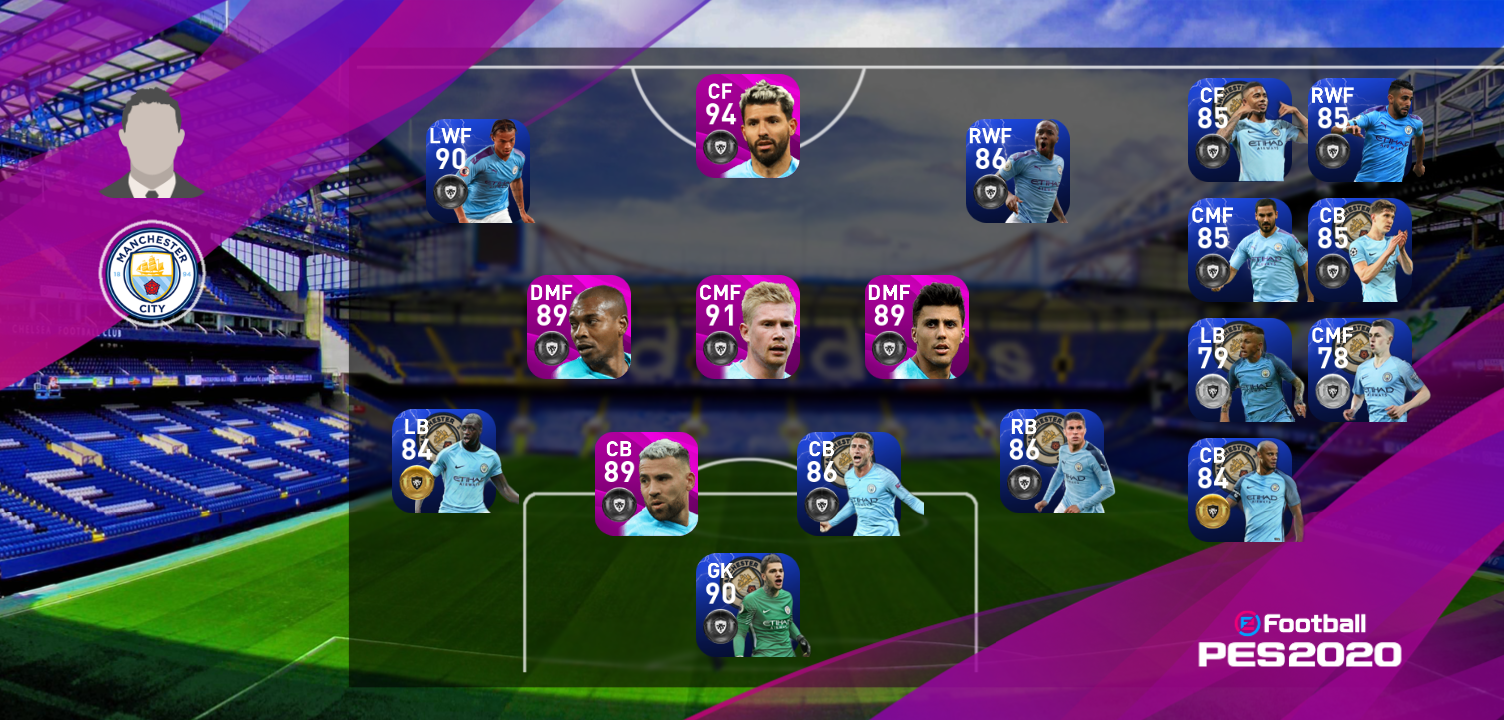The height and width of the screenshot is (720, 1504).
Task: Choose the bald DMF 89 player card
Action: click(579, 327)
